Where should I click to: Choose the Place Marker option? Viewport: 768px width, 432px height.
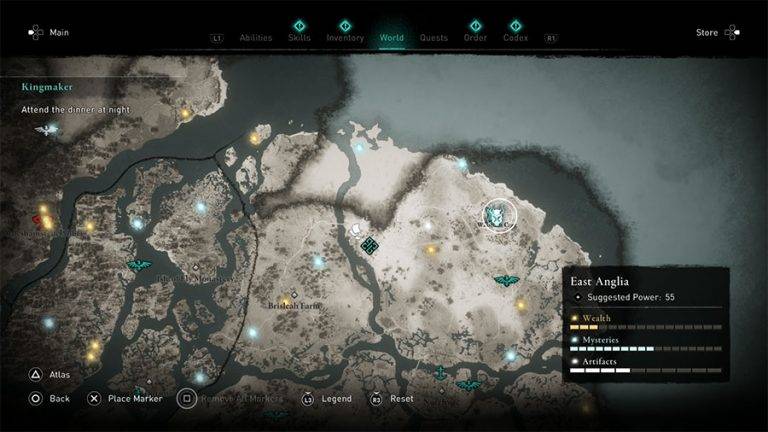124,398
